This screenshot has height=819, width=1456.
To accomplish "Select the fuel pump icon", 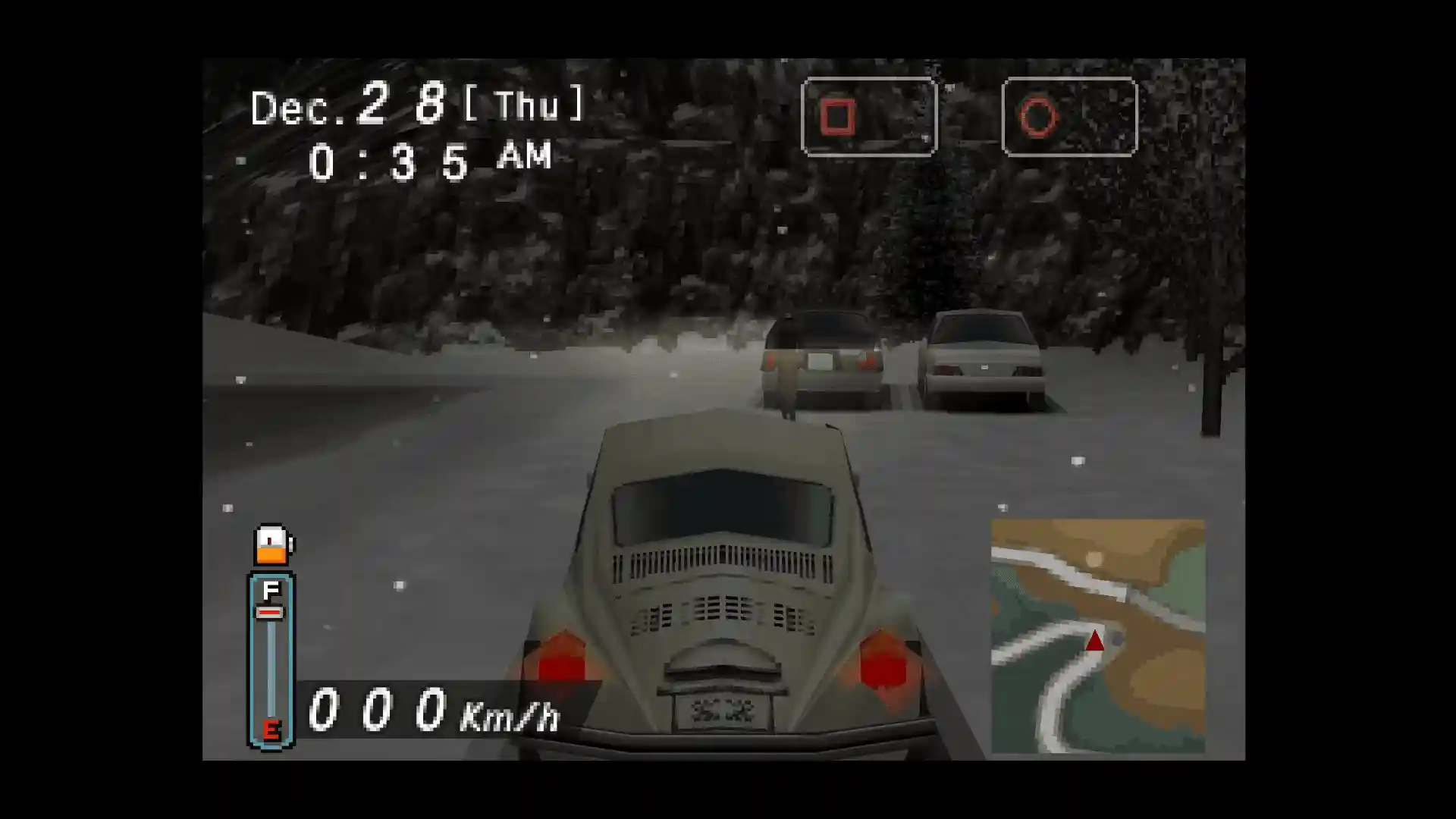I will pyautogui.click(x=272, y=544).
